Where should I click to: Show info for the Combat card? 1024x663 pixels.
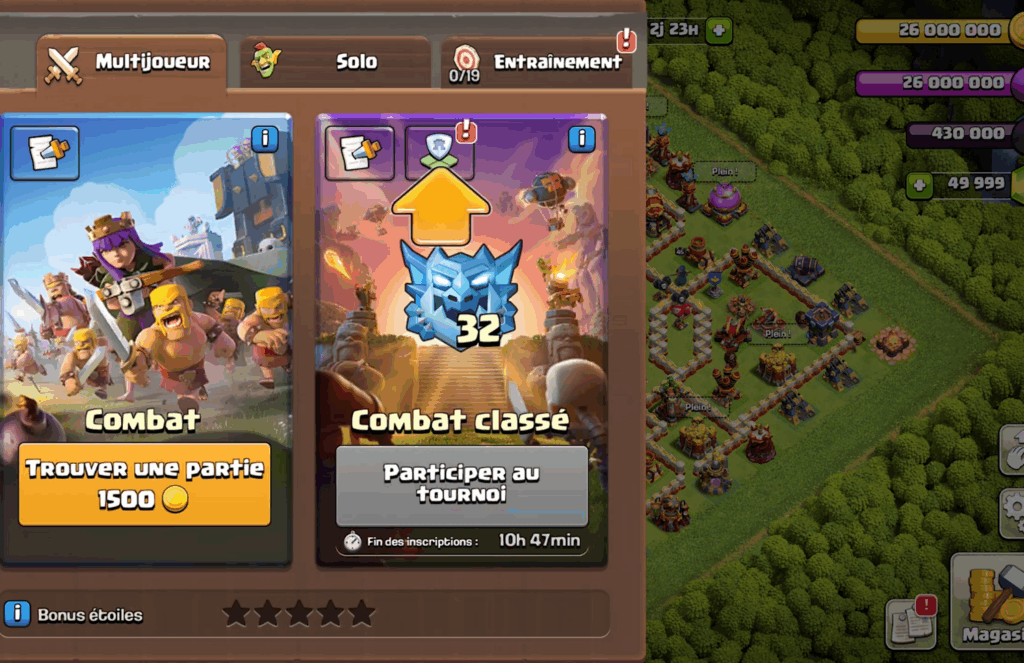[x=264, y=139]
